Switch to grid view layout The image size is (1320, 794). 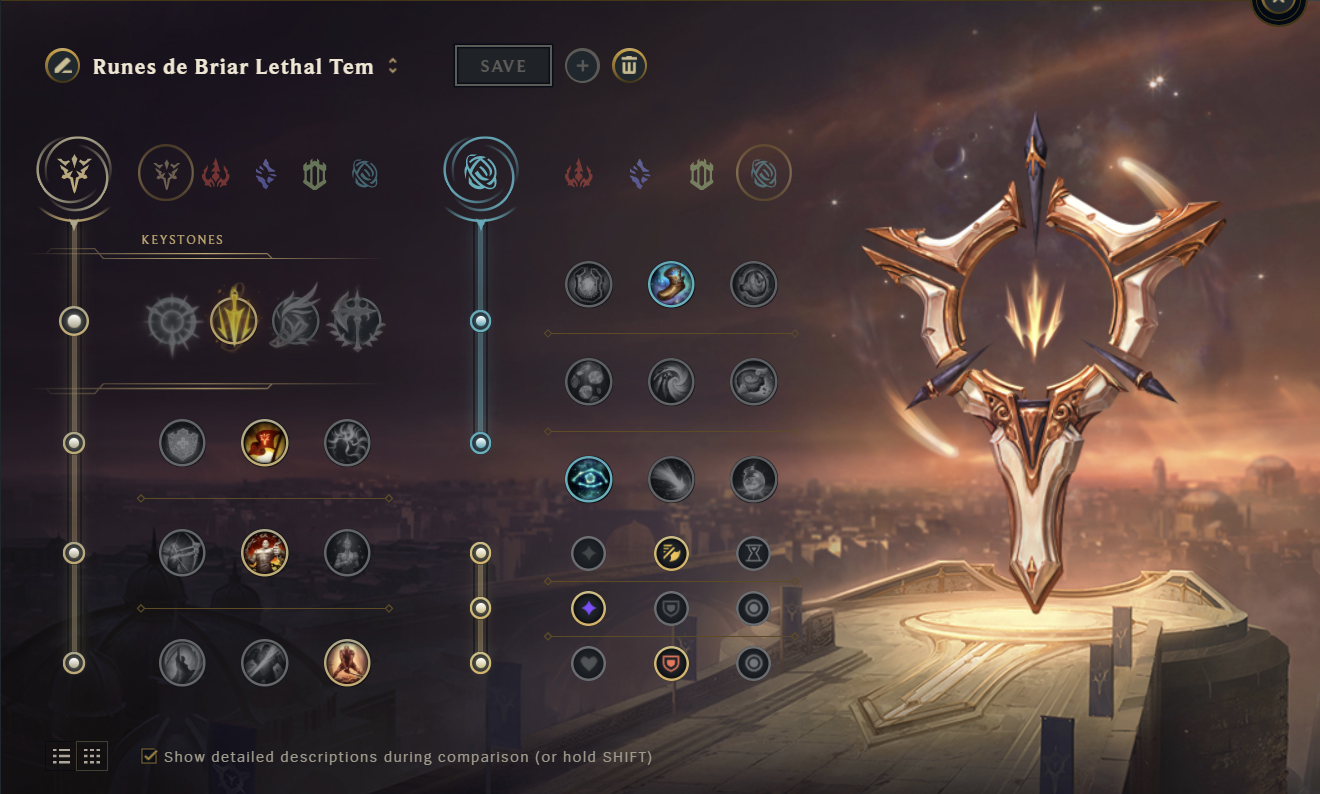pos(92,756)
